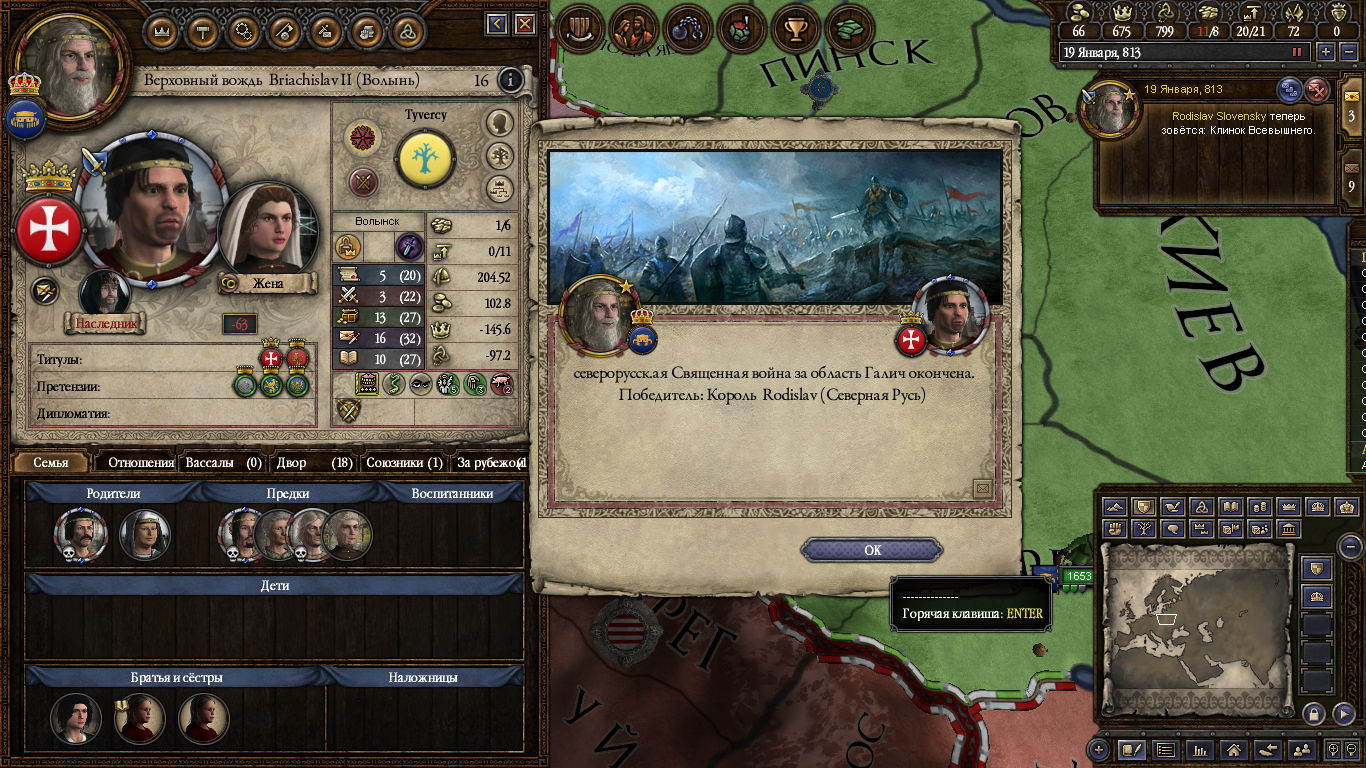Open the heir portrait above Наследник
The height and width of the screenshot is (768, 1366).
click(104, 293)
